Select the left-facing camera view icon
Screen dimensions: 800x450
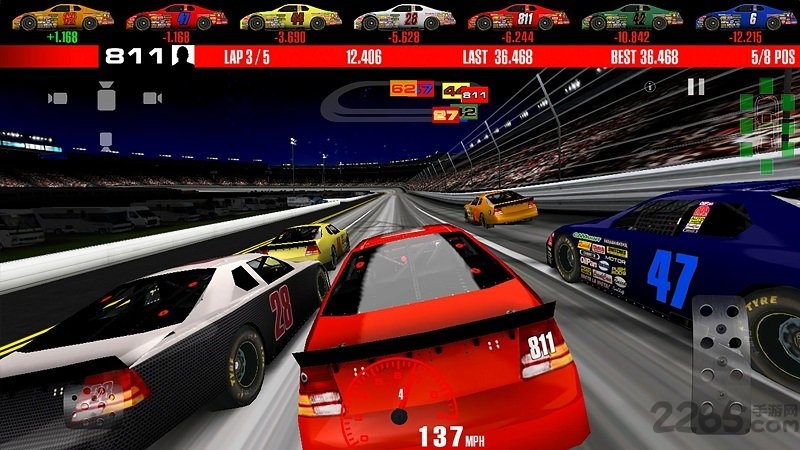57,98
